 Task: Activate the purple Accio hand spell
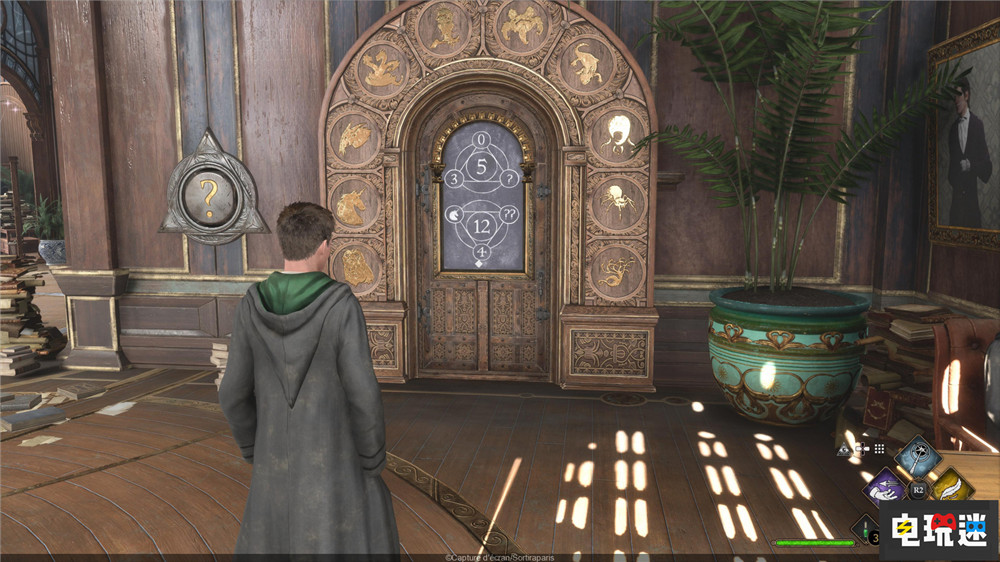884,489
